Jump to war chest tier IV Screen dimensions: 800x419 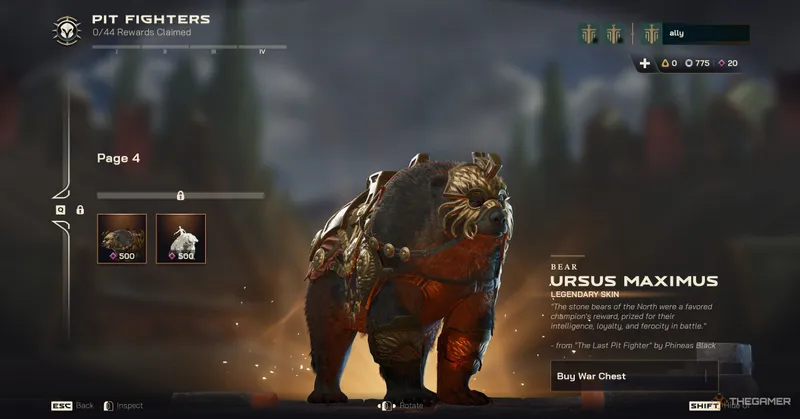point(262,50)
